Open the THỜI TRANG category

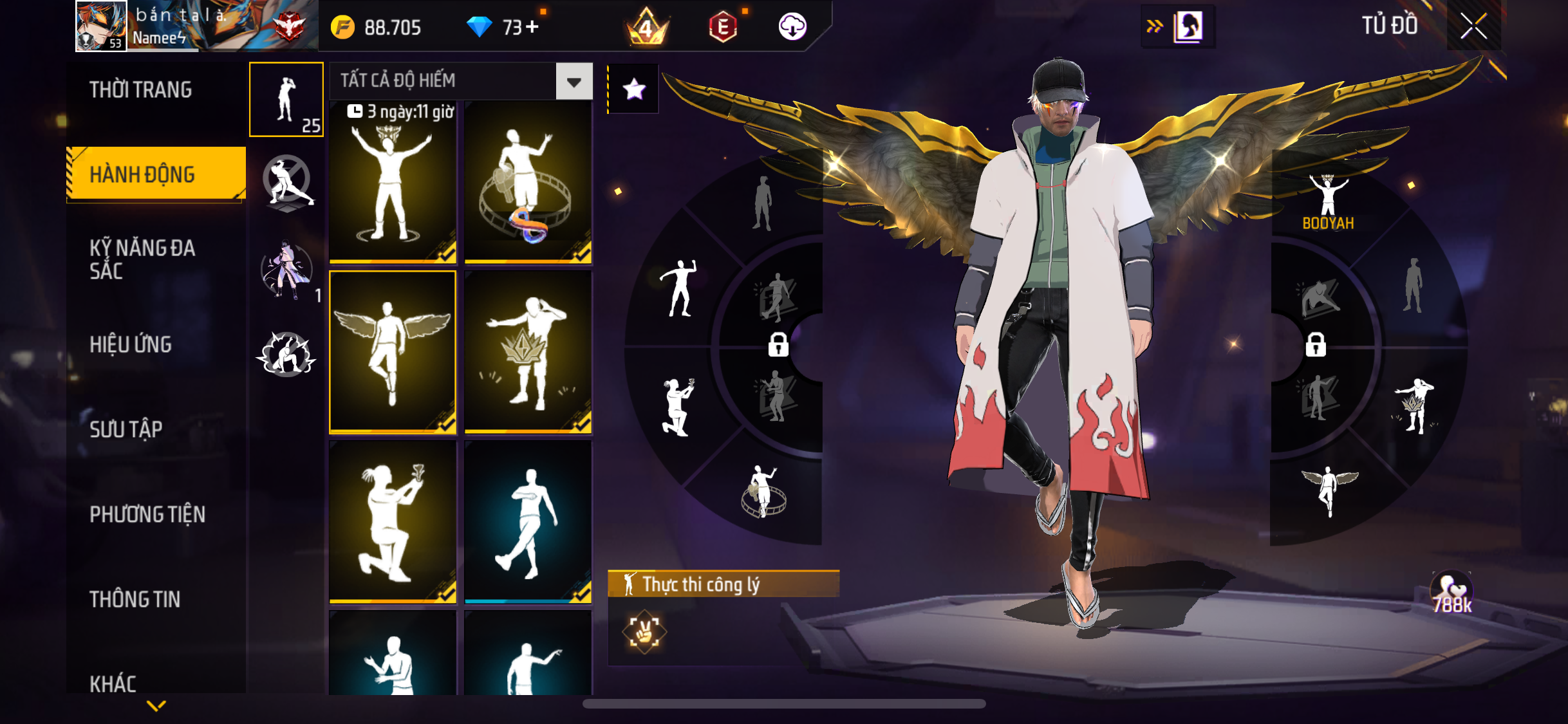140,89
